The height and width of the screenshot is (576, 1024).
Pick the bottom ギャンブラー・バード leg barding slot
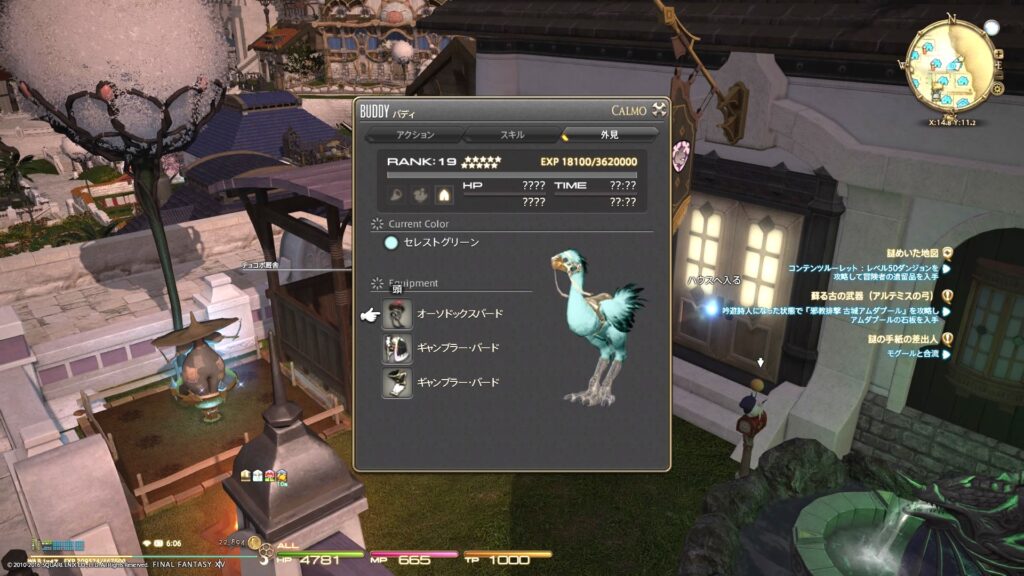click(397, 382)
